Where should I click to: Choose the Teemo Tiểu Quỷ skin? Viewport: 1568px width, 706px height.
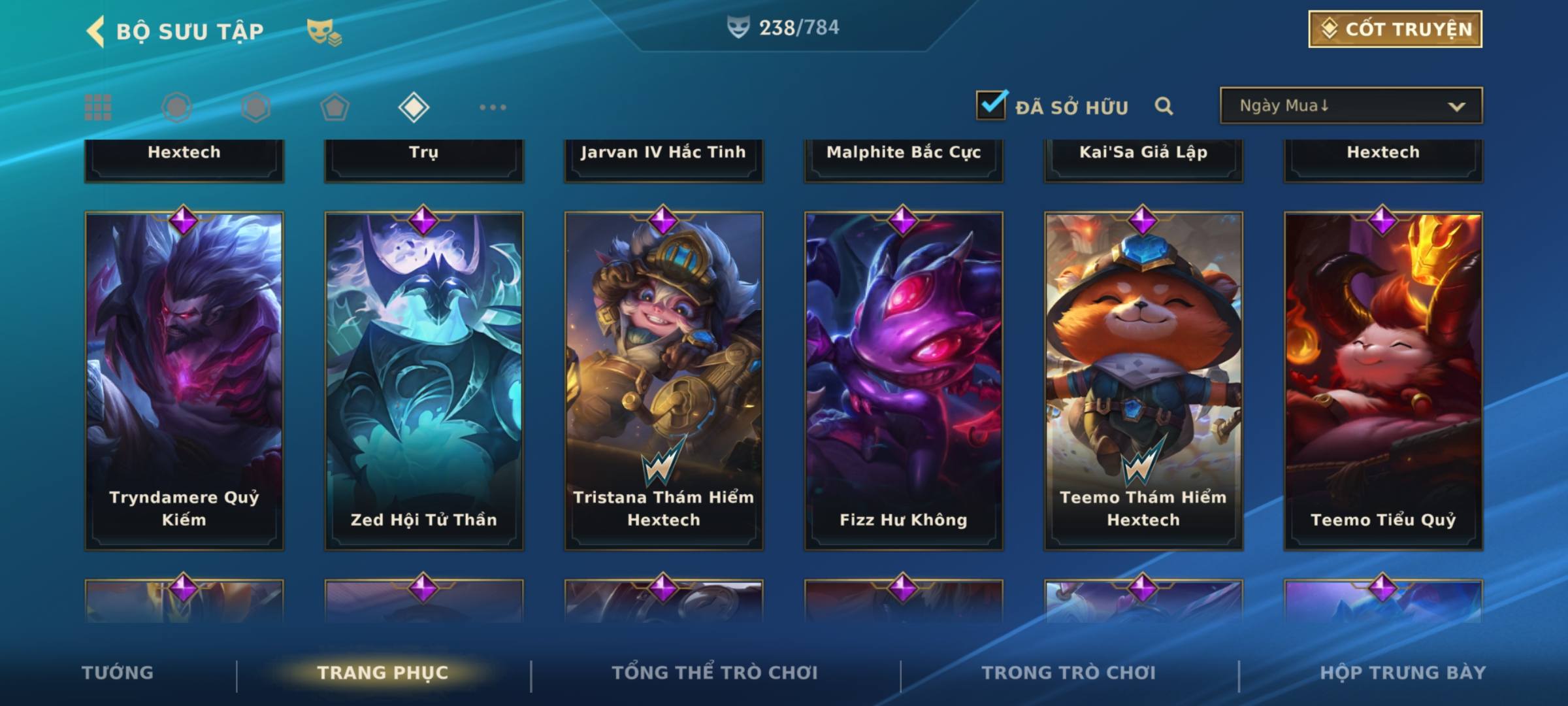click(x=1383, y=380)
